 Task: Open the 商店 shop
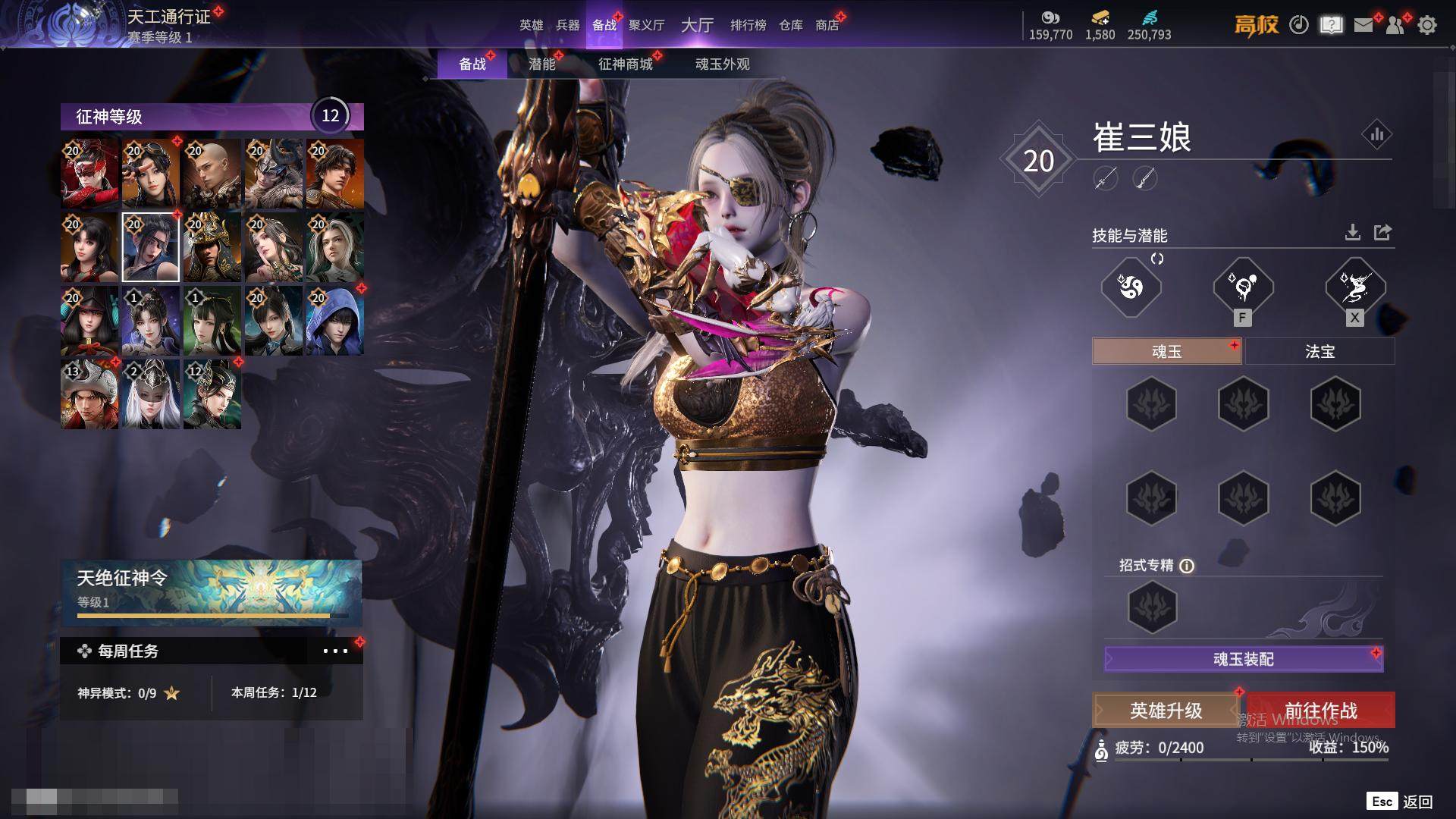(x=827, y=25)
